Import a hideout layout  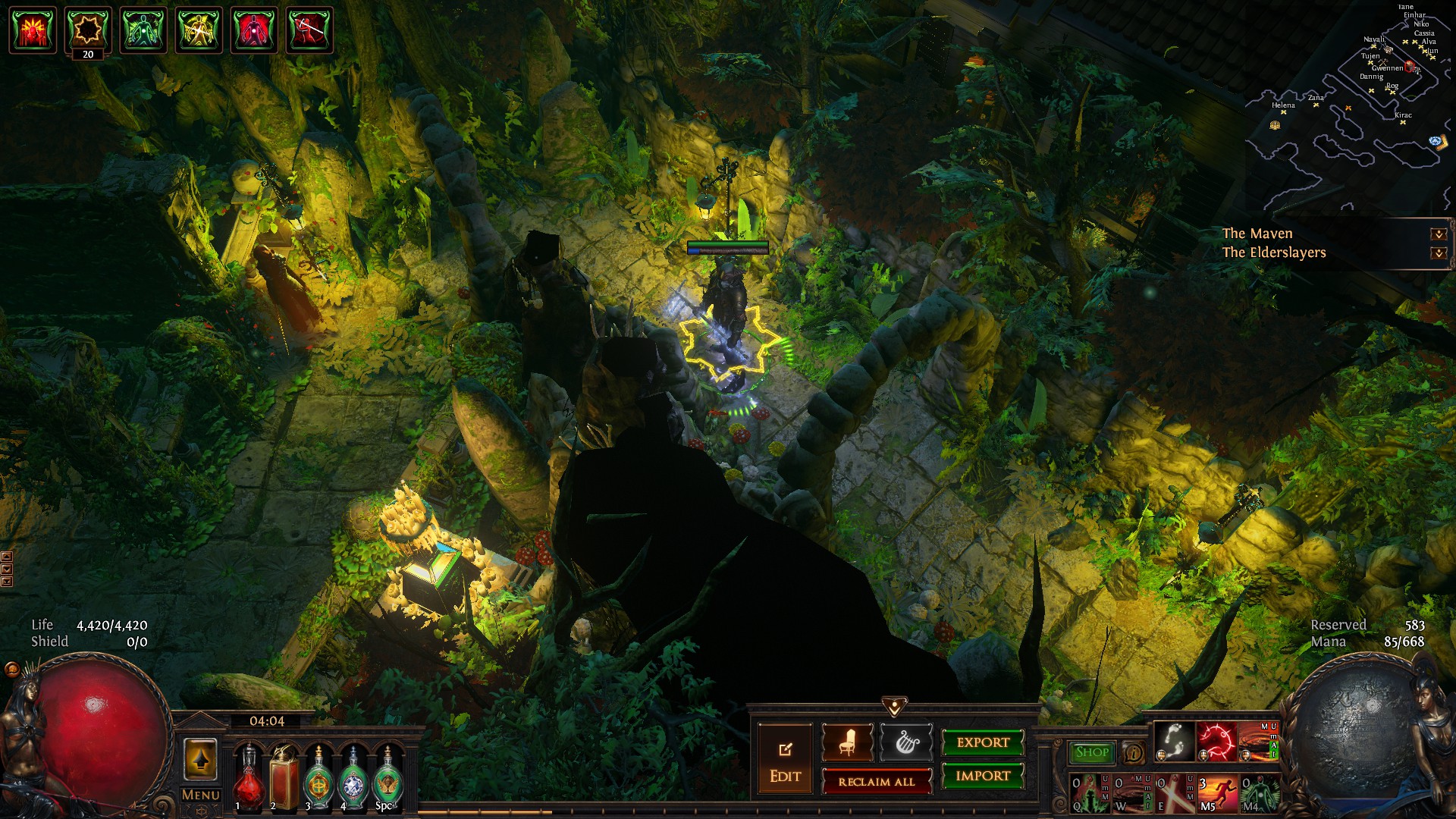point(983,776)
